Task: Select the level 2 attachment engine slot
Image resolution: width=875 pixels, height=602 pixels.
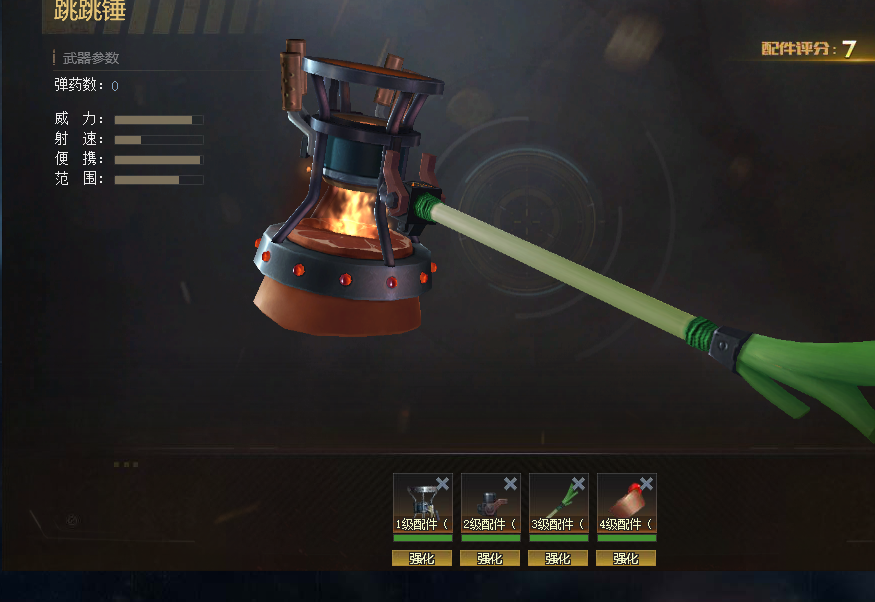Action: pyautogui.click(x=489, y=500)
